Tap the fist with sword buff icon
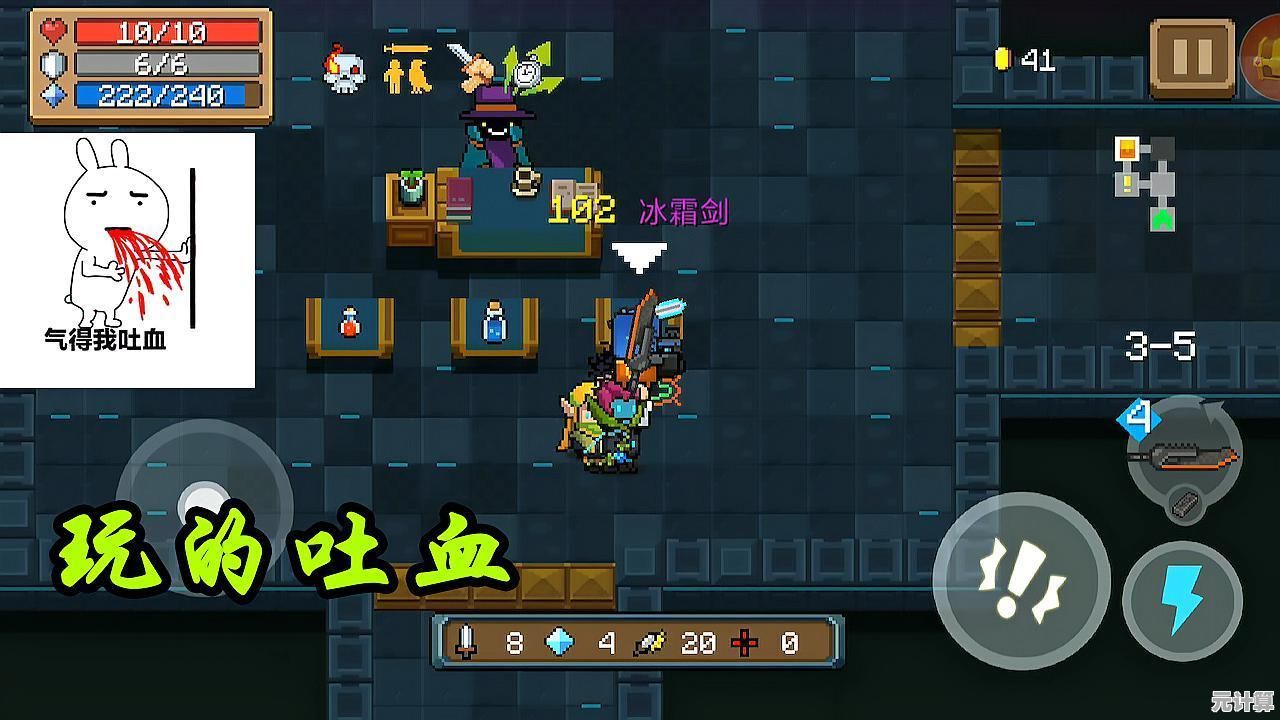Viewport: 1280px width, 720px height. click(x=473, y=62)
